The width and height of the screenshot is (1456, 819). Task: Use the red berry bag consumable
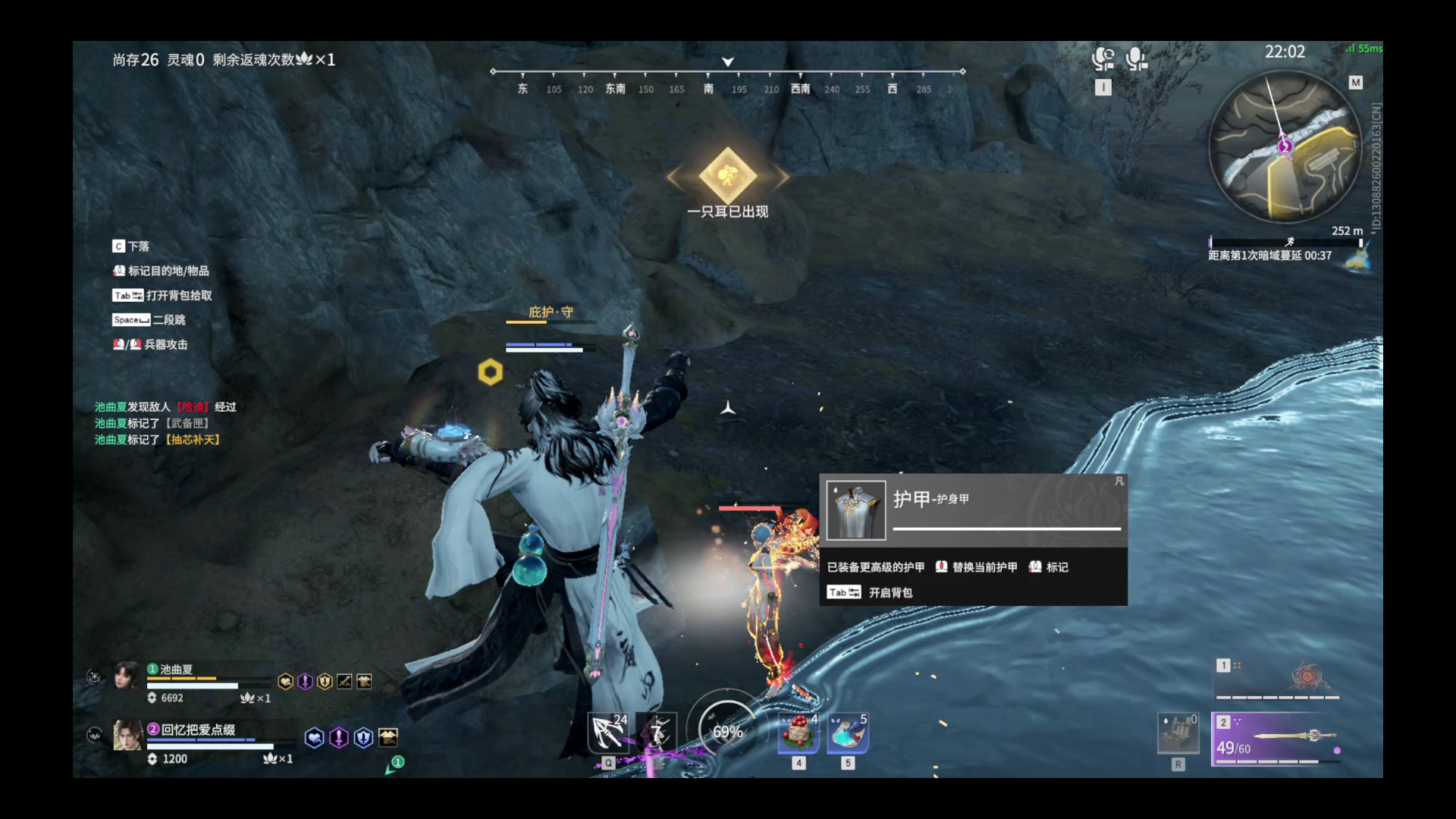pyautogui.click(x=799, y=733)
